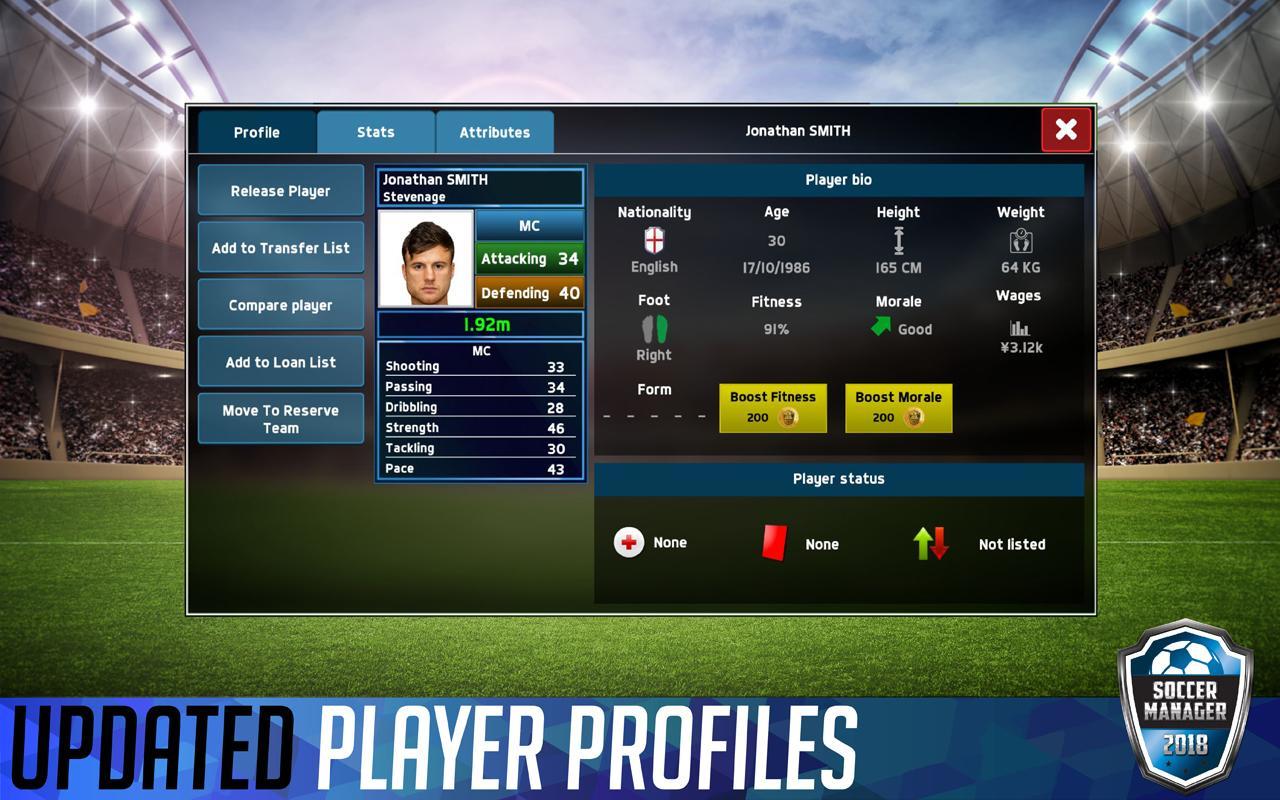Click the weight icon under Weight
This screenshot has height=800, width=1280.
pyautogui.click(x=1020, y=241)
